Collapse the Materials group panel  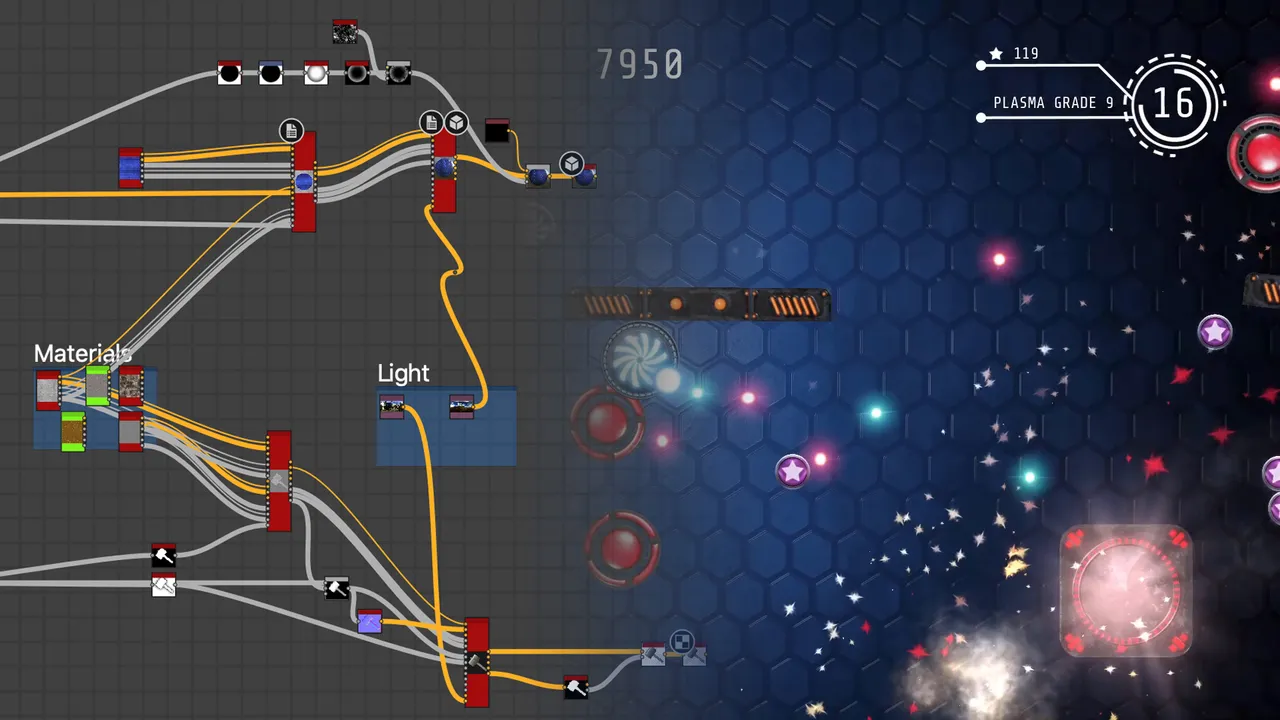tap(83, 353)
